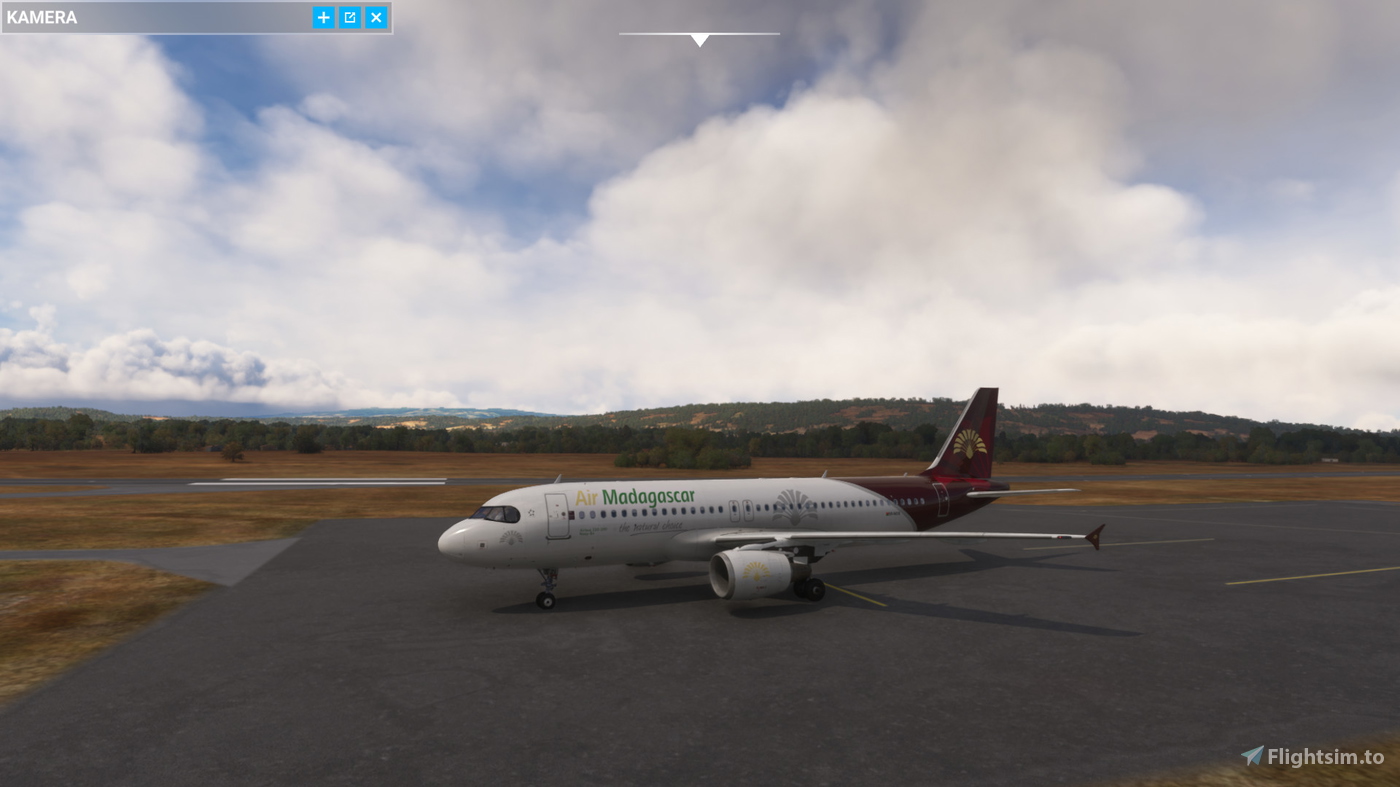
Task: Click the leftmost blue icon in KAMERA header
Action: point(322,16)
